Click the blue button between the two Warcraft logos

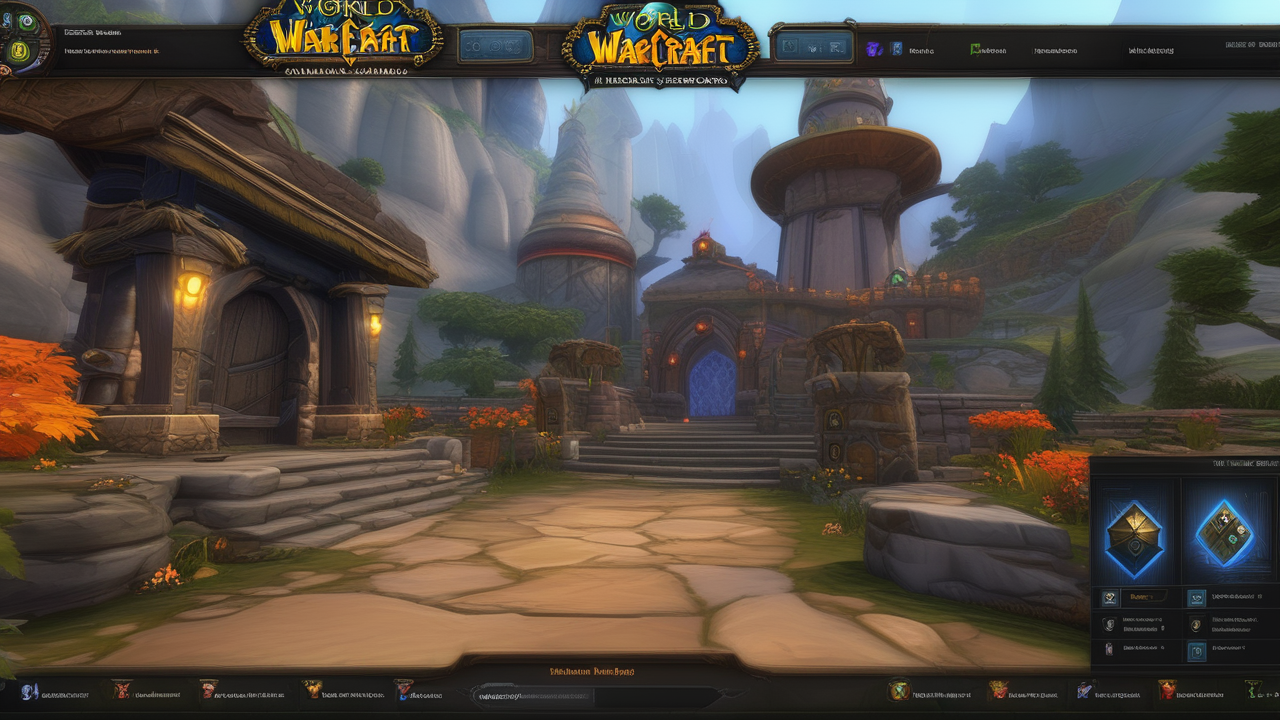click(496, 46)
